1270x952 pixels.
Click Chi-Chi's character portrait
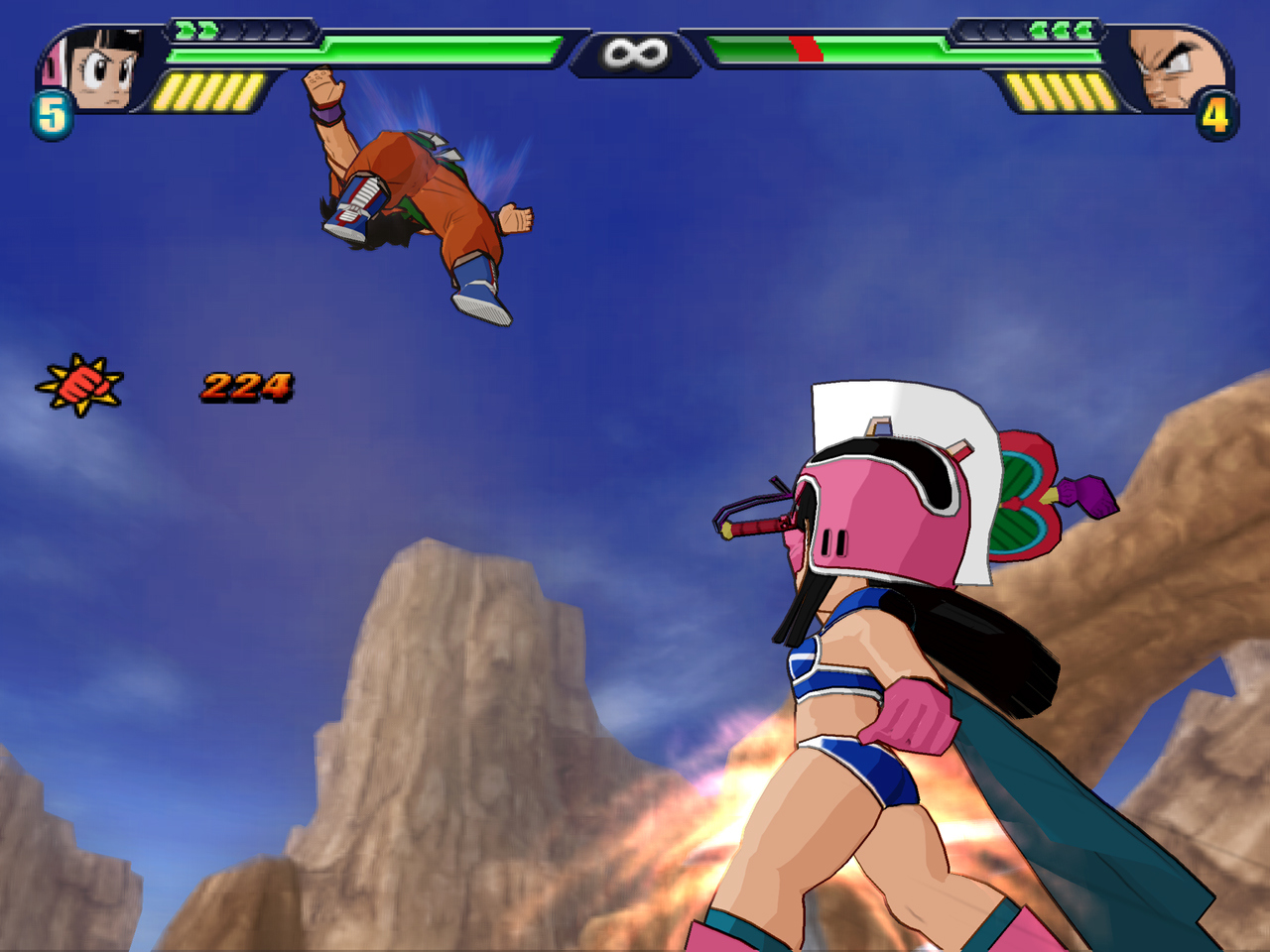click(x=102, y=69)
